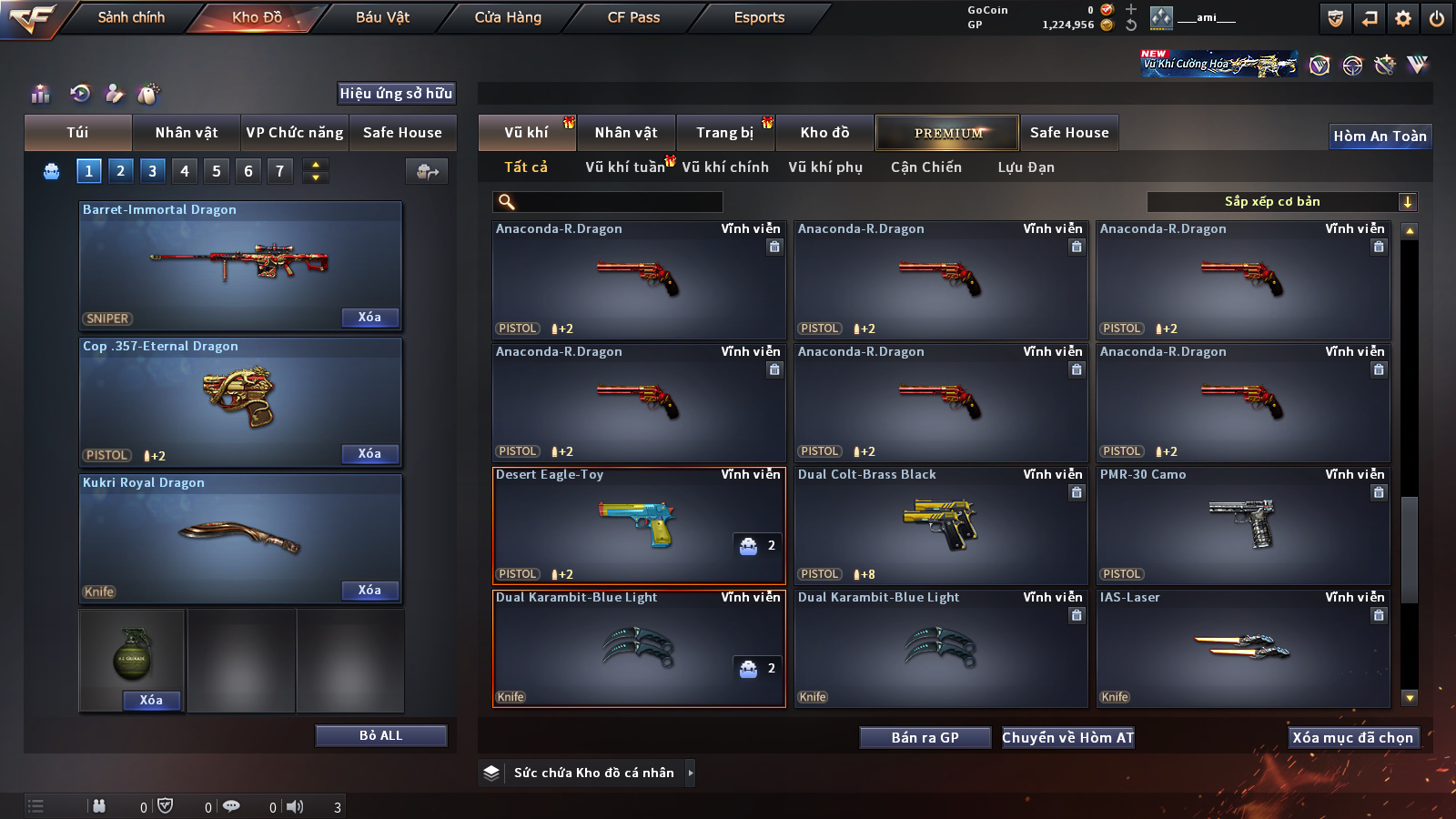This screenshot has height=819, width=1456.
Task: Click the Bỏ ALL button
Action: tap(380, 736)
